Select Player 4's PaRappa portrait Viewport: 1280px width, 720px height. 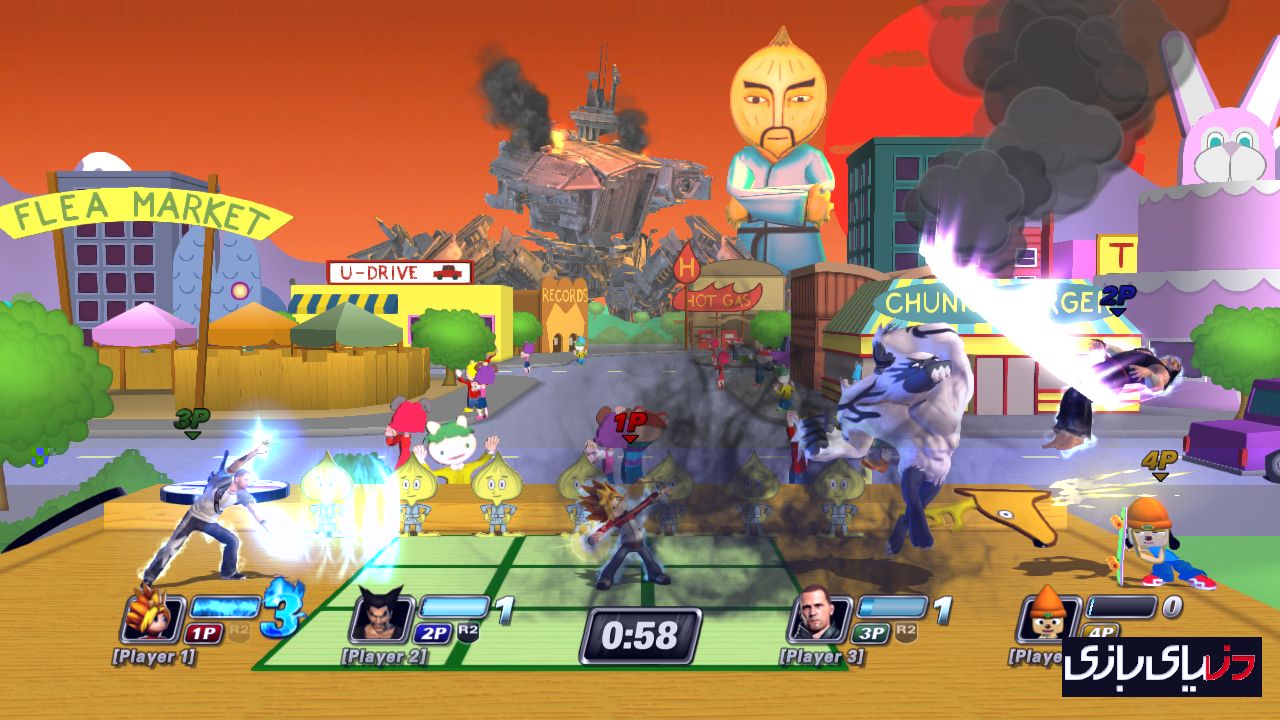1046,617
